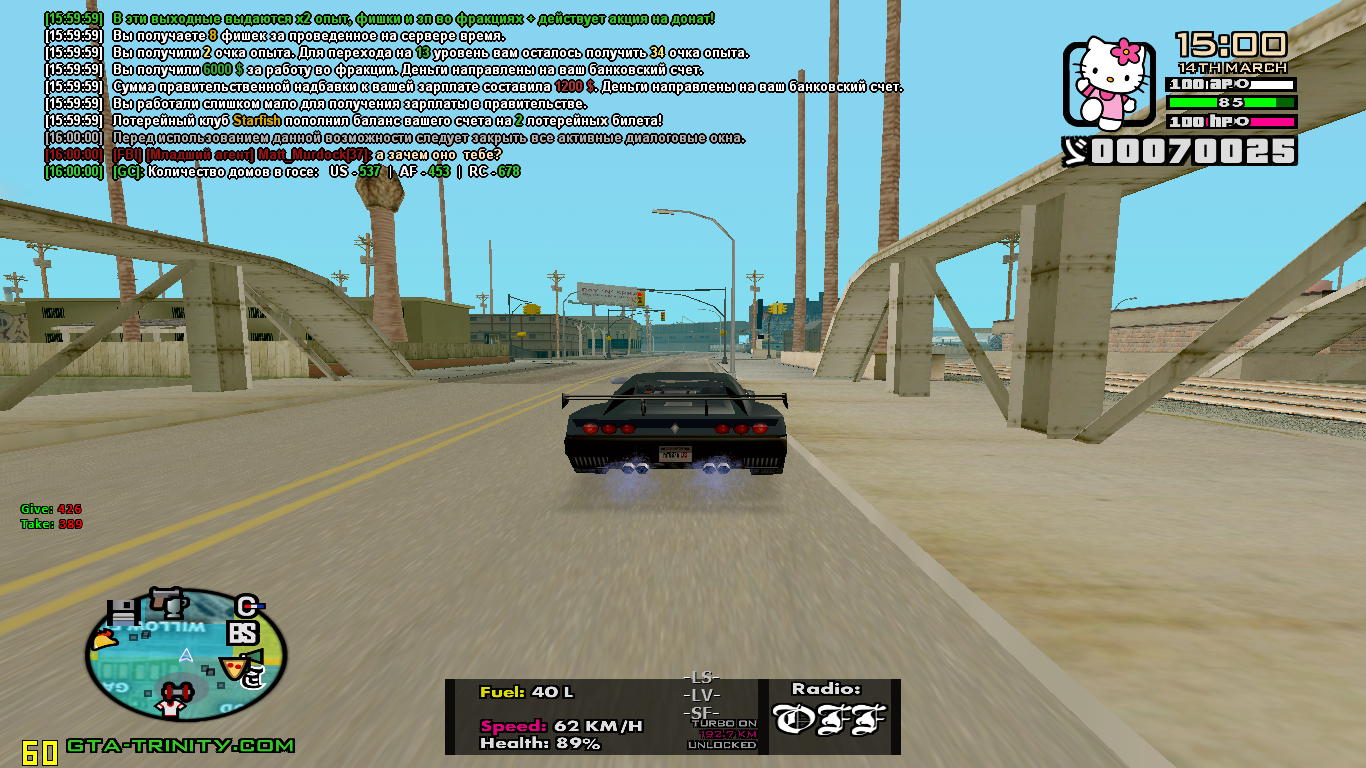Select the Matt_Murdock FBI chat message
Screen dimensions: 1366x768
click(273, 154)
